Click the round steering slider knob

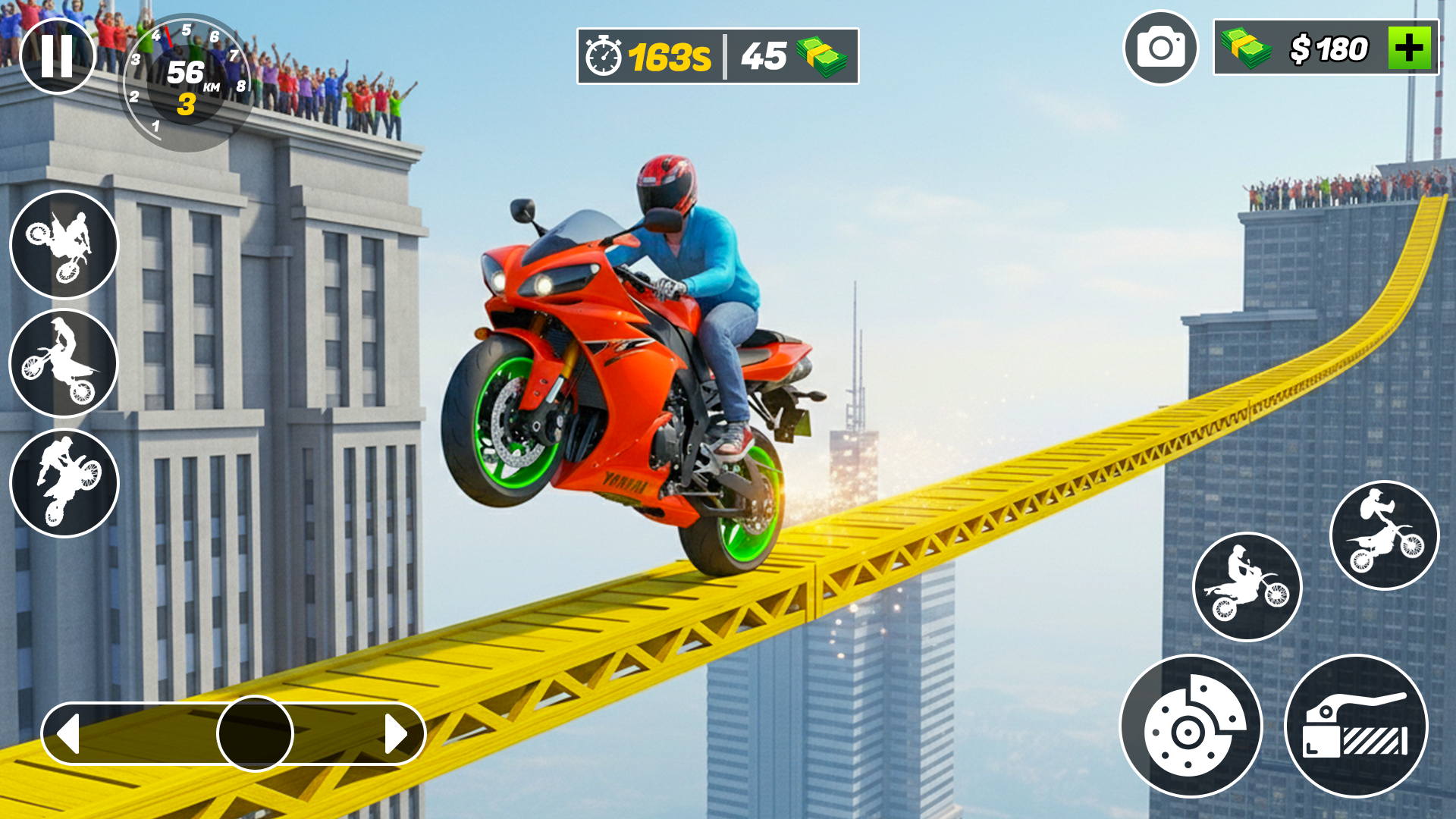coord(255,733)
